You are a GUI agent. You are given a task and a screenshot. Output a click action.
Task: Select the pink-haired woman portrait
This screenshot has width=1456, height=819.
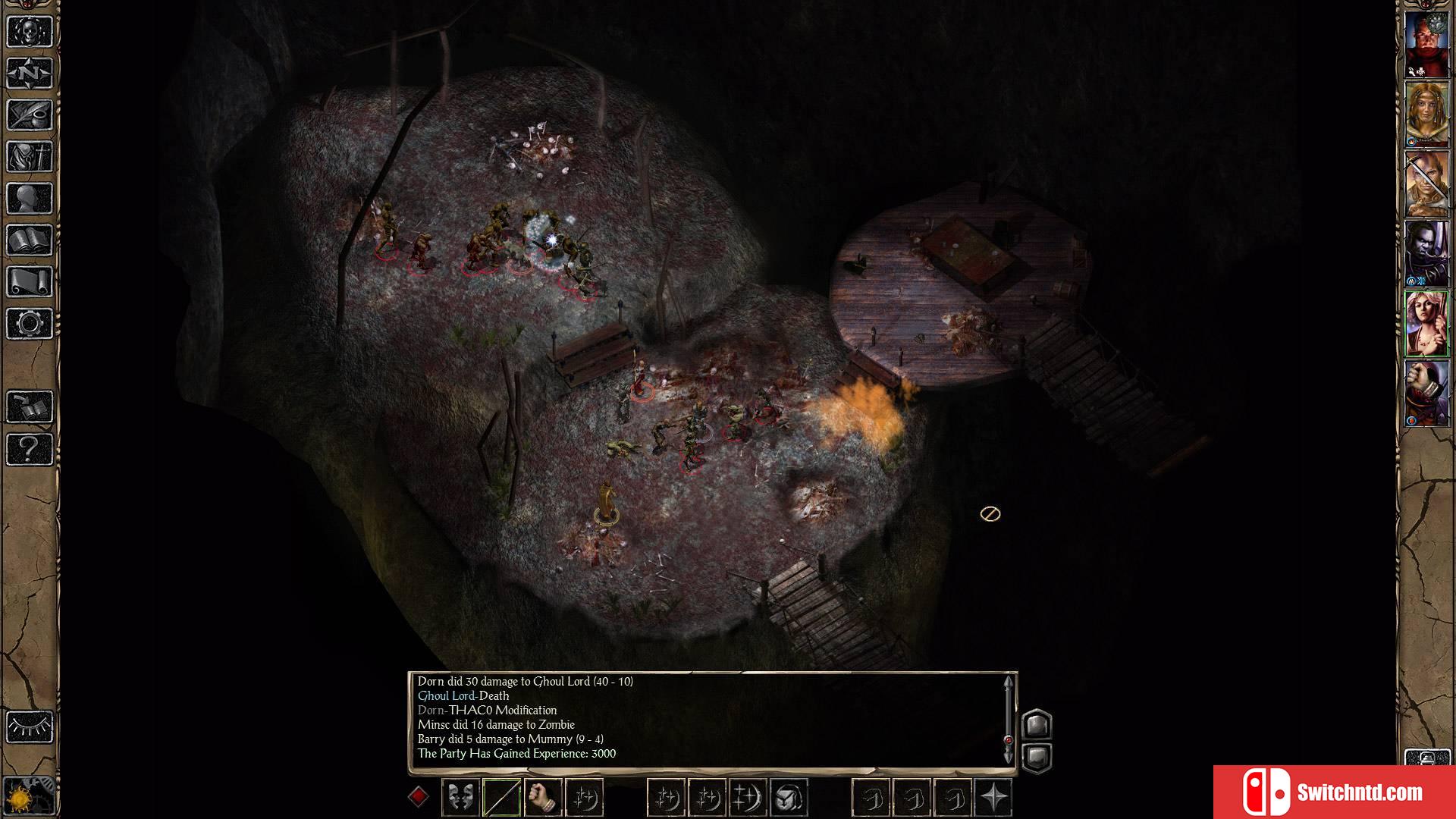[x=1426, y=324]
